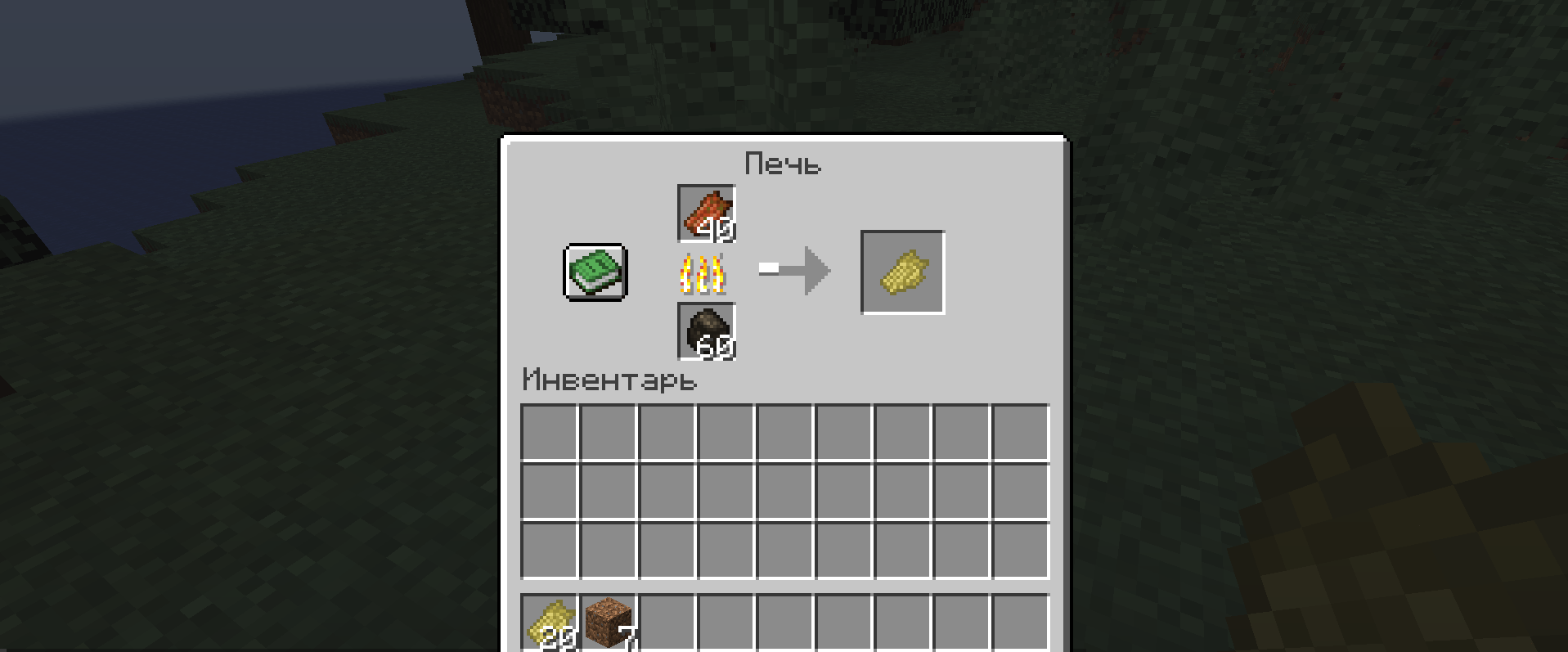This screenshot has height=652, width=1568.
Task: Select the raw salmon in the furnace input slot
Action: [706, 214]
